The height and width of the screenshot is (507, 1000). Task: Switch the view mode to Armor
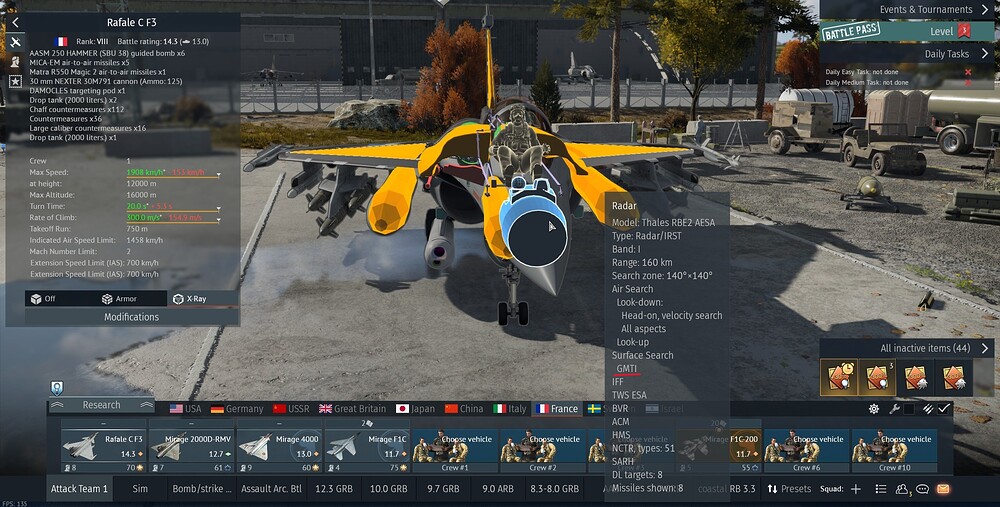pyautogui.click(x=119, y=298)
